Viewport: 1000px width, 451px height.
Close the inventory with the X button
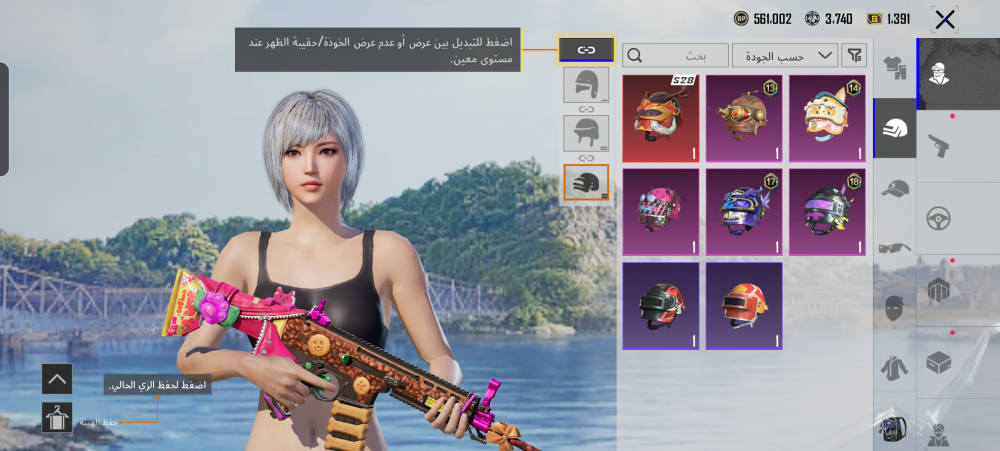tap(944, 19)
